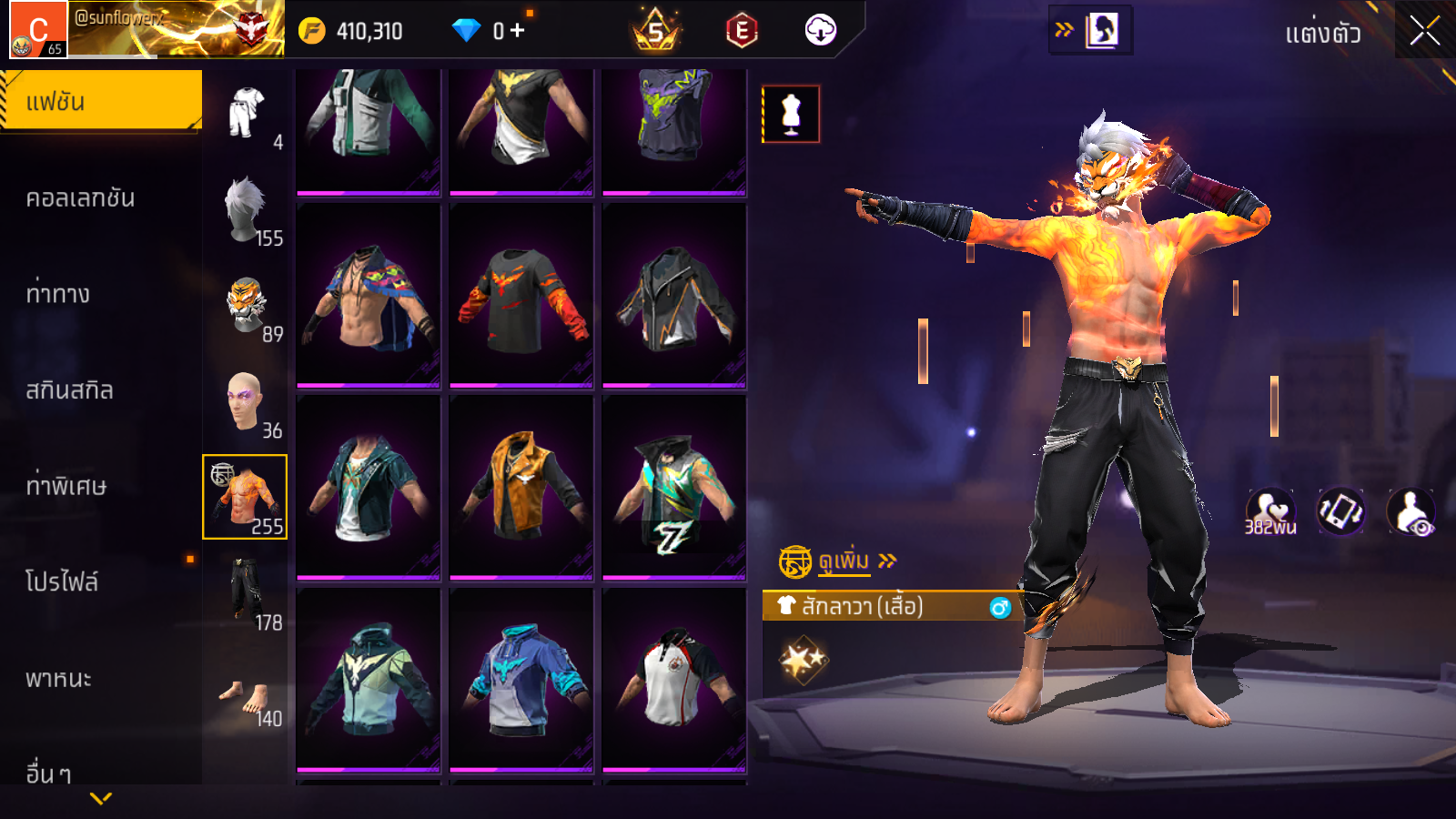Open the ท่าทาง emotes tab
This screenshot has height=819, width=1456.
coord(58,294)
